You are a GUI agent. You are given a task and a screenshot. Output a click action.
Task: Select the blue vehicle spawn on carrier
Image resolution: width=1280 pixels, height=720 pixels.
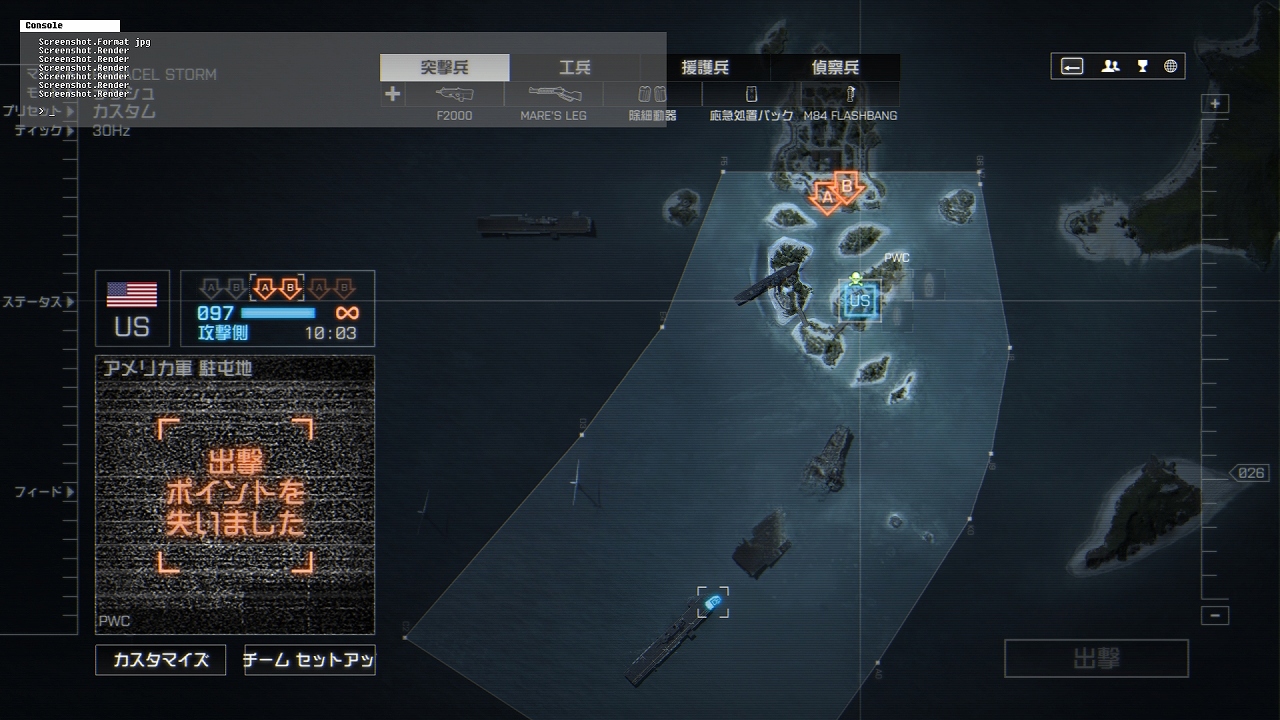coord(713,602)
